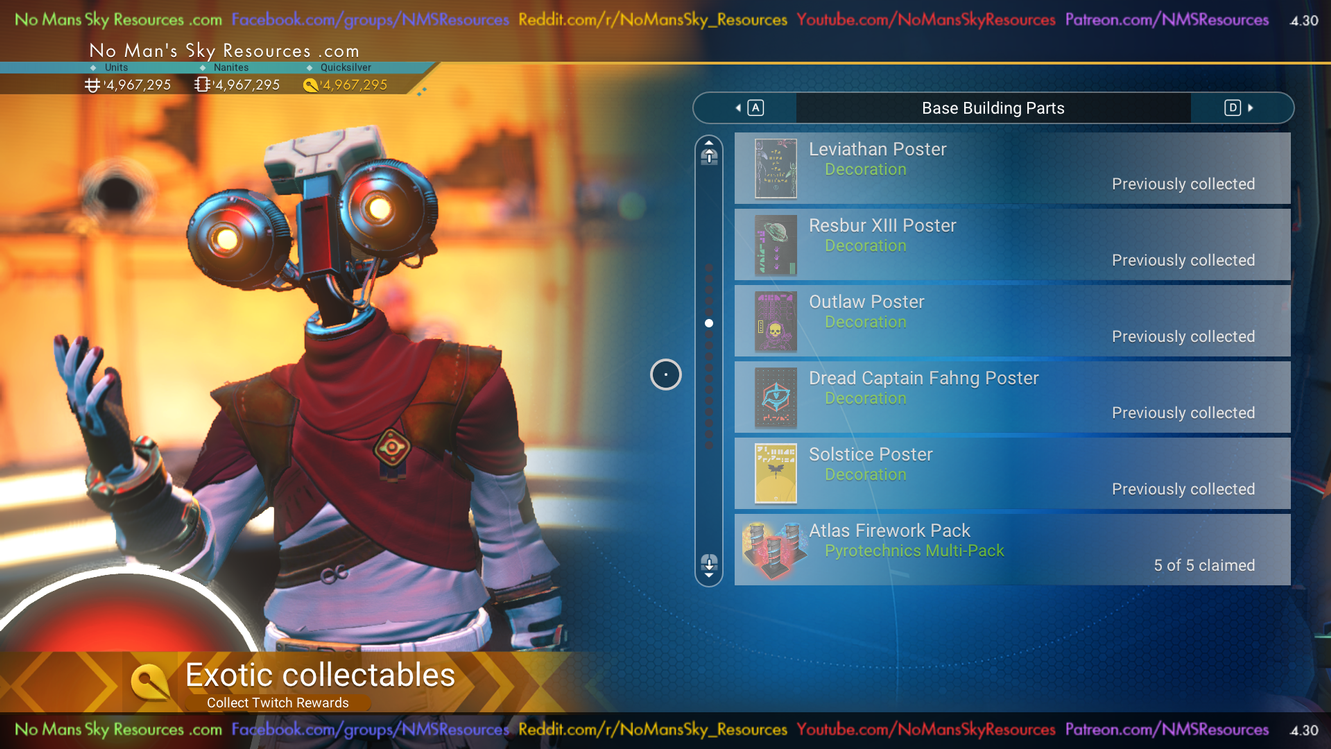
Task: Visit the Patreon.com/NMSResources link at top
Action: pos(1166,20)
